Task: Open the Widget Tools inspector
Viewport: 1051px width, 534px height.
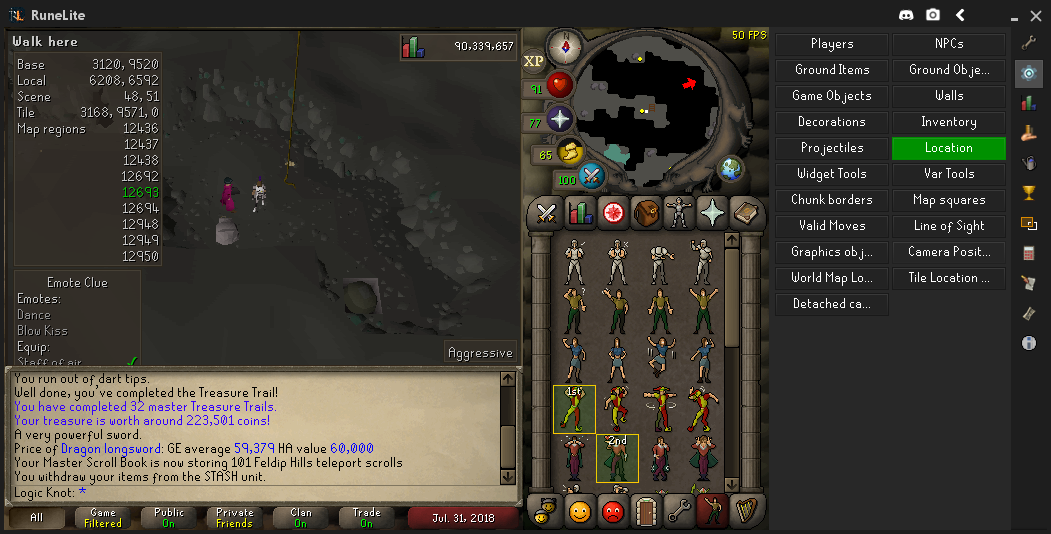Action: pyautogui.click(x=832, y=174)
